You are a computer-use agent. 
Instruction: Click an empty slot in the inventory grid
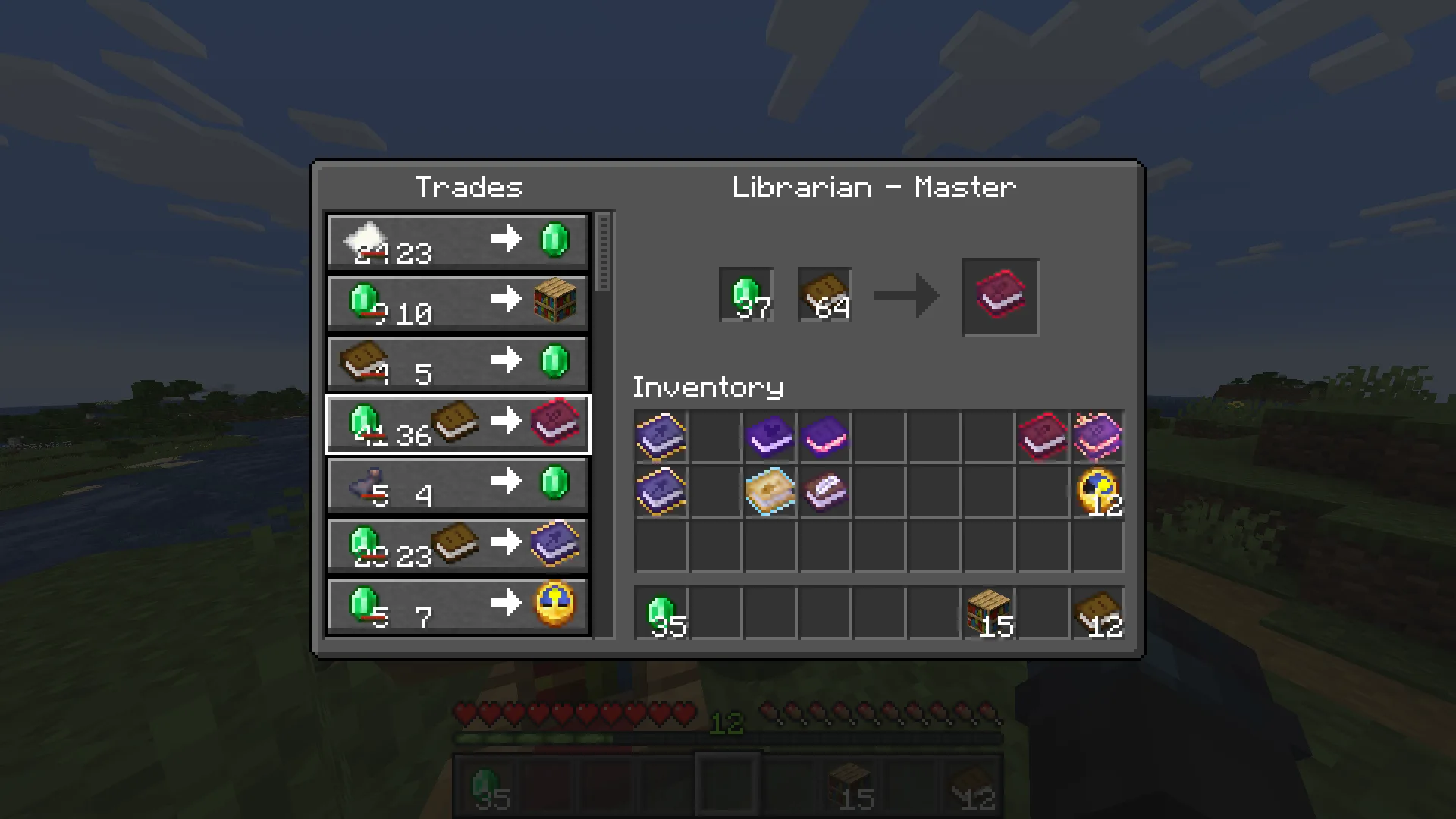(x=880, y=546)
